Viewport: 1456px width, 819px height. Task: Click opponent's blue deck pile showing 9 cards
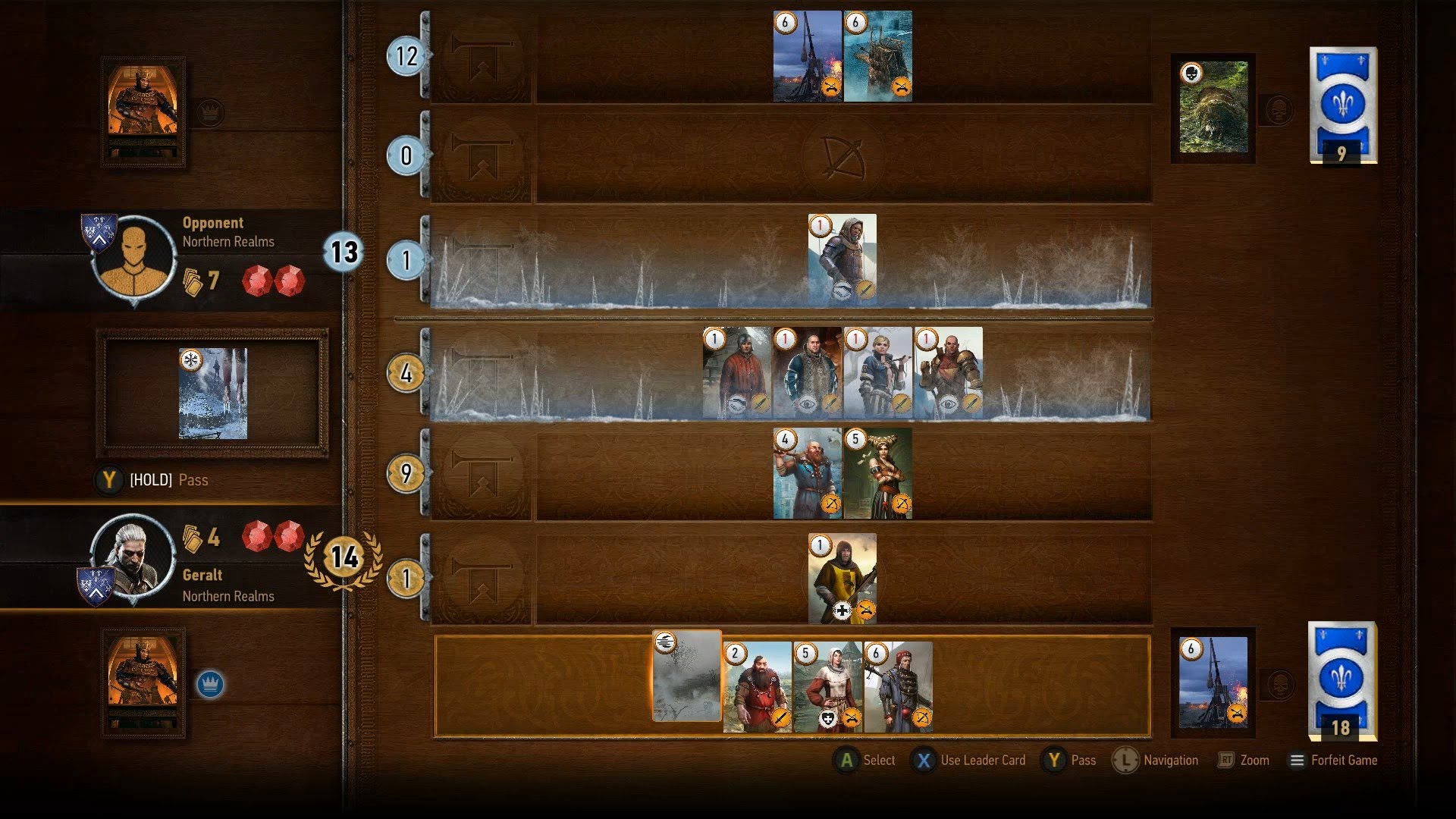point(1339,106)
